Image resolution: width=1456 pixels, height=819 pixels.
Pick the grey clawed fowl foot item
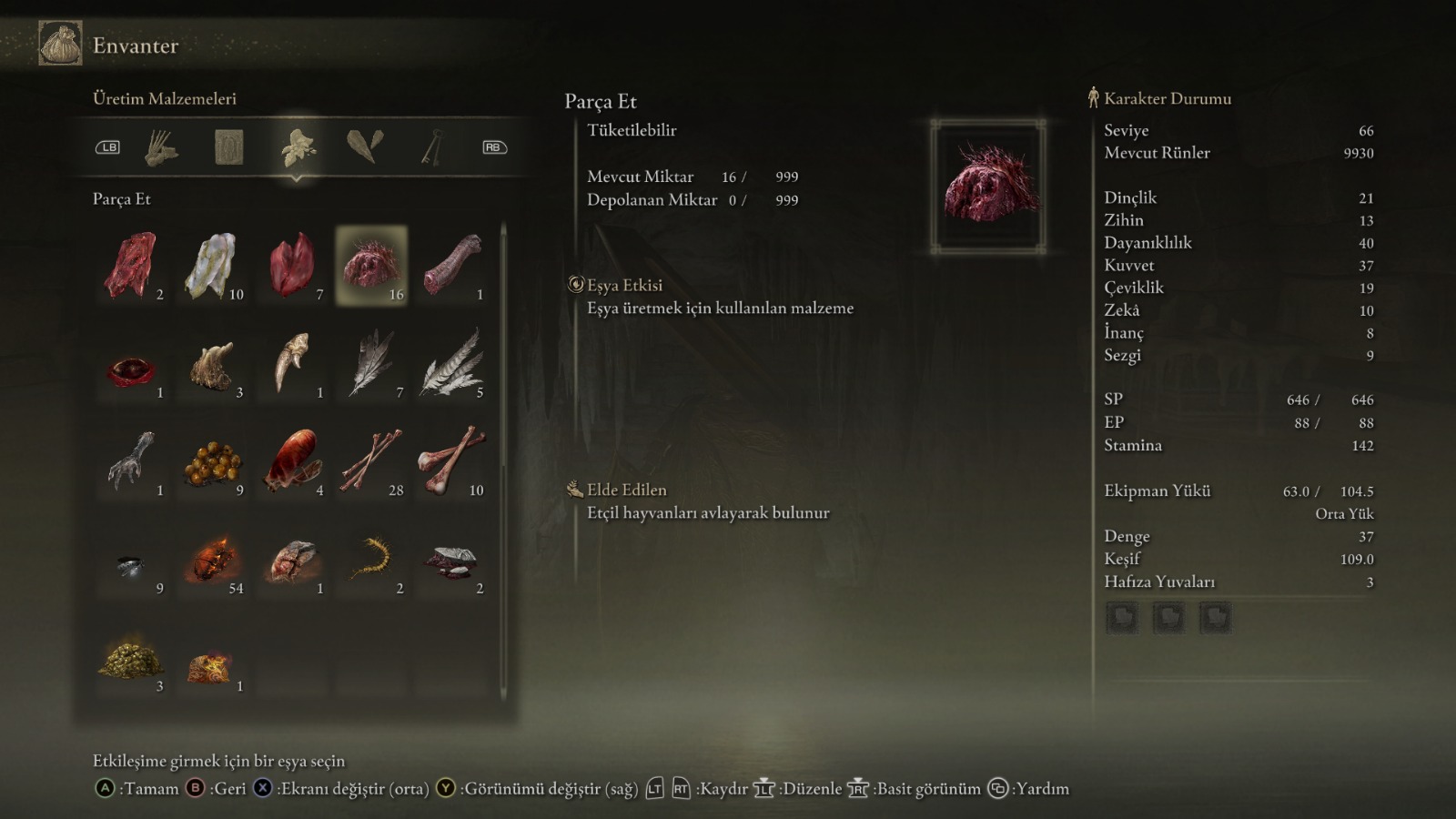[x=133, y=461]
